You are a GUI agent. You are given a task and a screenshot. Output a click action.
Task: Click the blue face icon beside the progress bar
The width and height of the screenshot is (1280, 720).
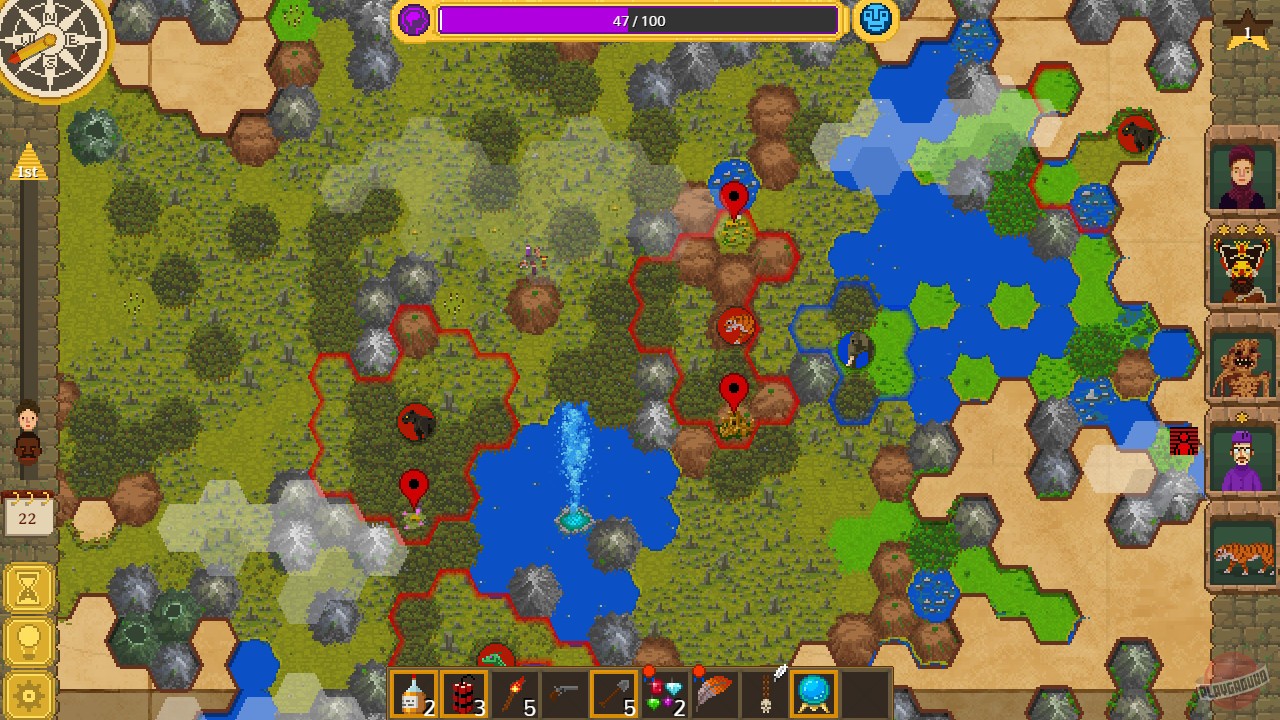pyautogui.click(x=875, y=18)
